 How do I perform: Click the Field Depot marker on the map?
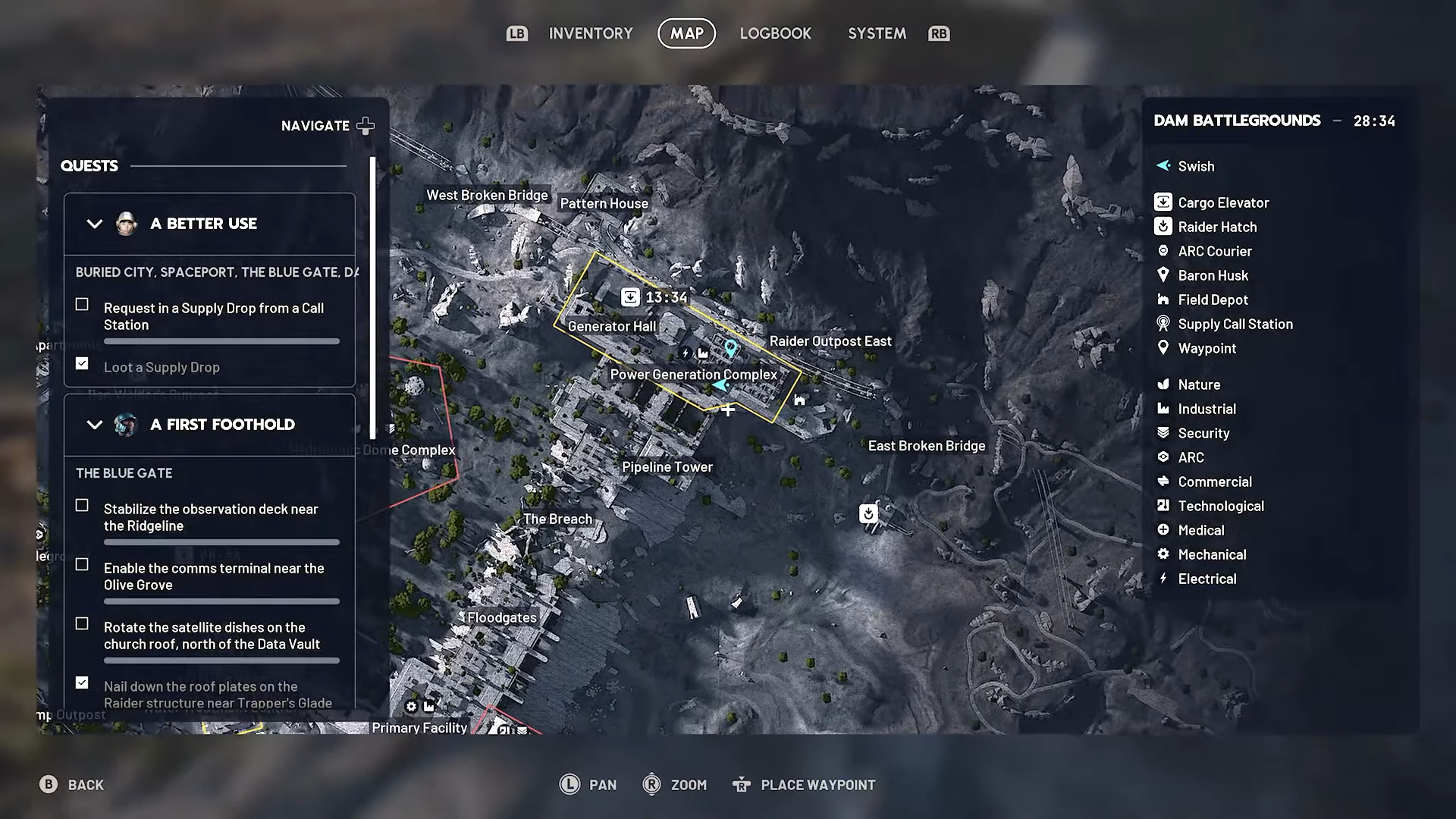pos(799,400)
